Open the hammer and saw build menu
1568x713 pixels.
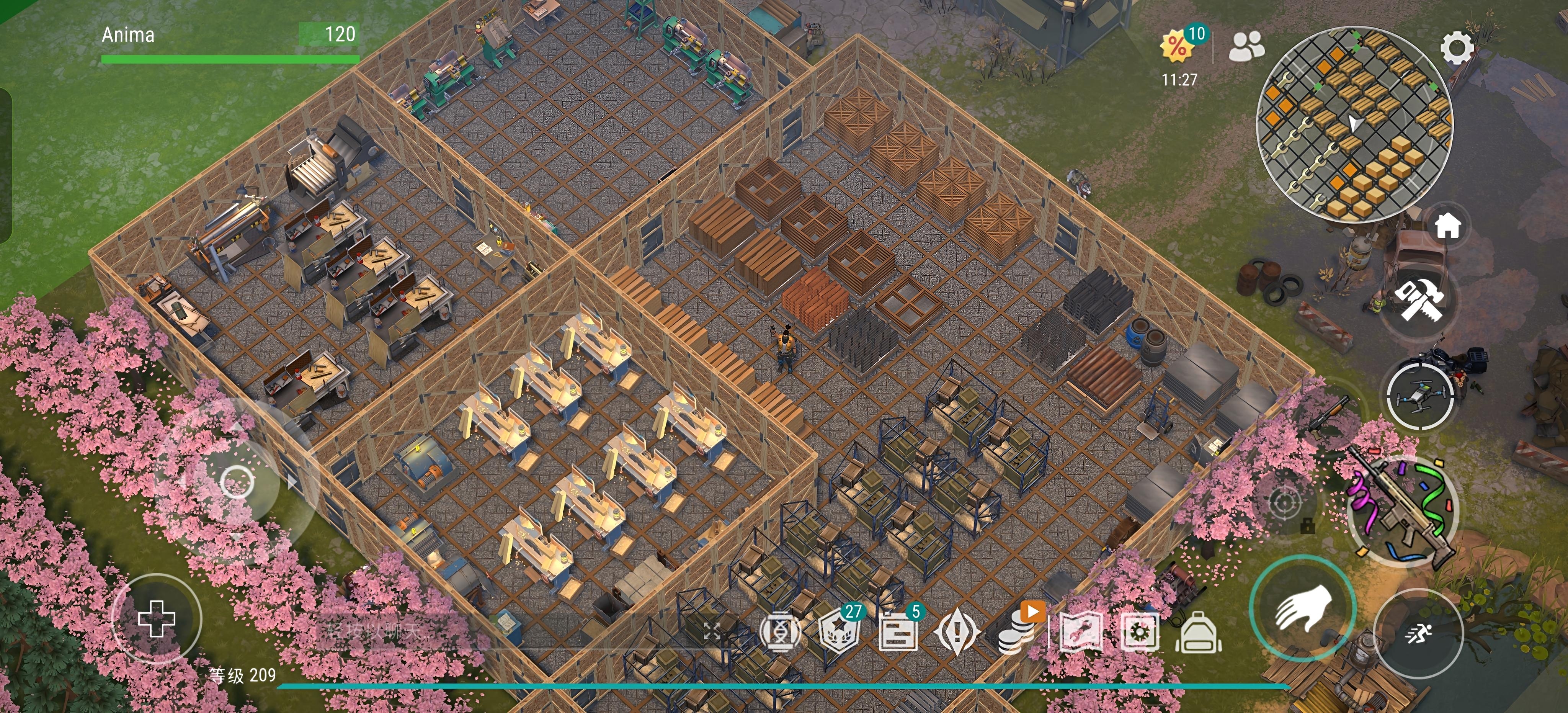(1419, 299)
